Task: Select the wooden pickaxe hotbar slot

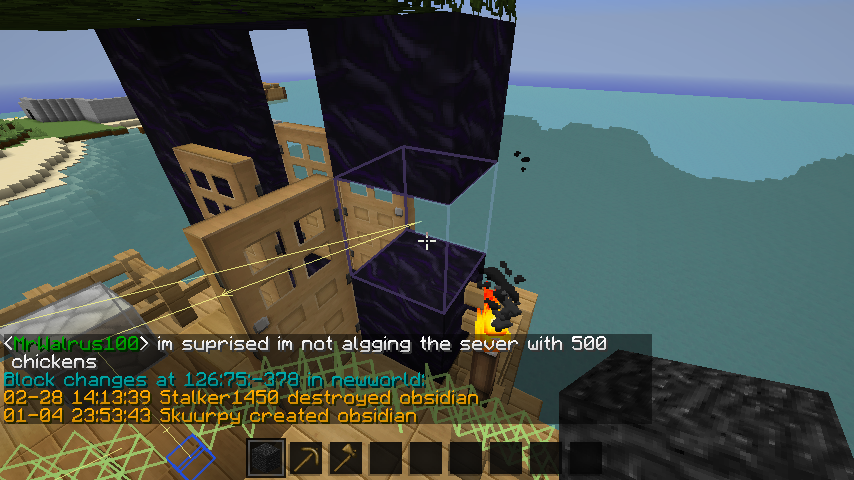Action: 306,458
